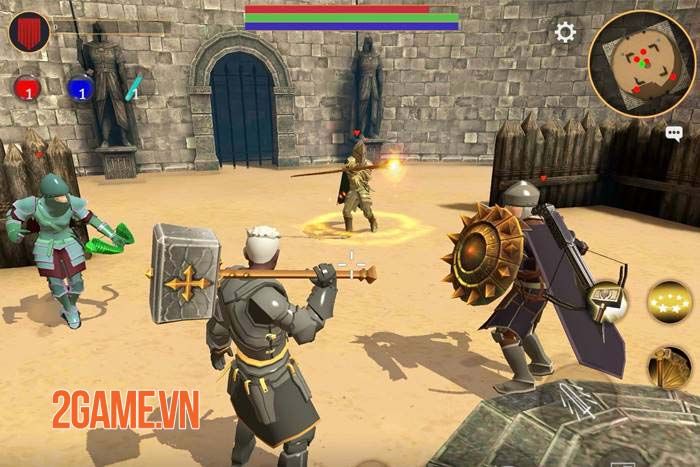Click the circular arena minimap

click(x=641, y=64)
